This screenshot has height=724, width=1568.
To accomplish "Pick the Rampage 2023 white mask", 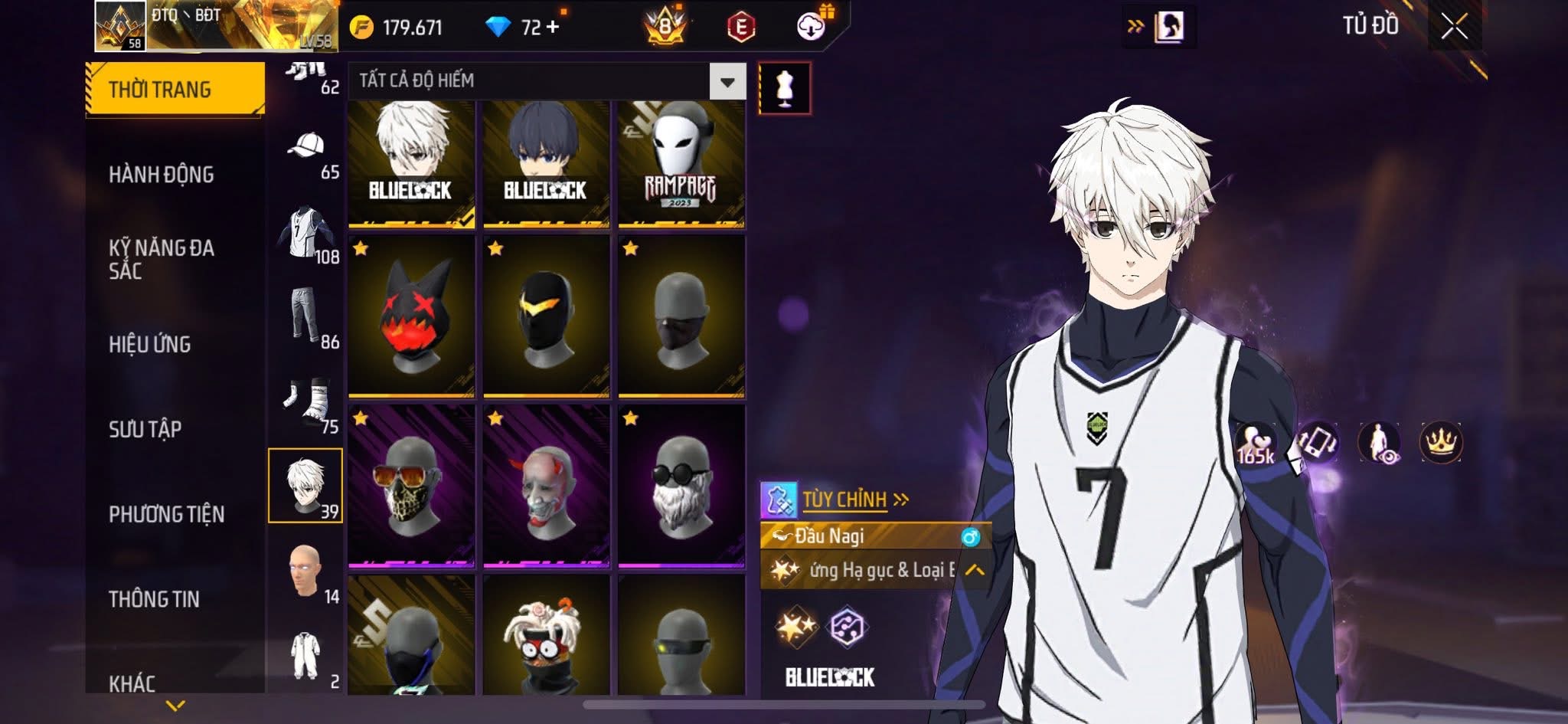I will point(681,164).
